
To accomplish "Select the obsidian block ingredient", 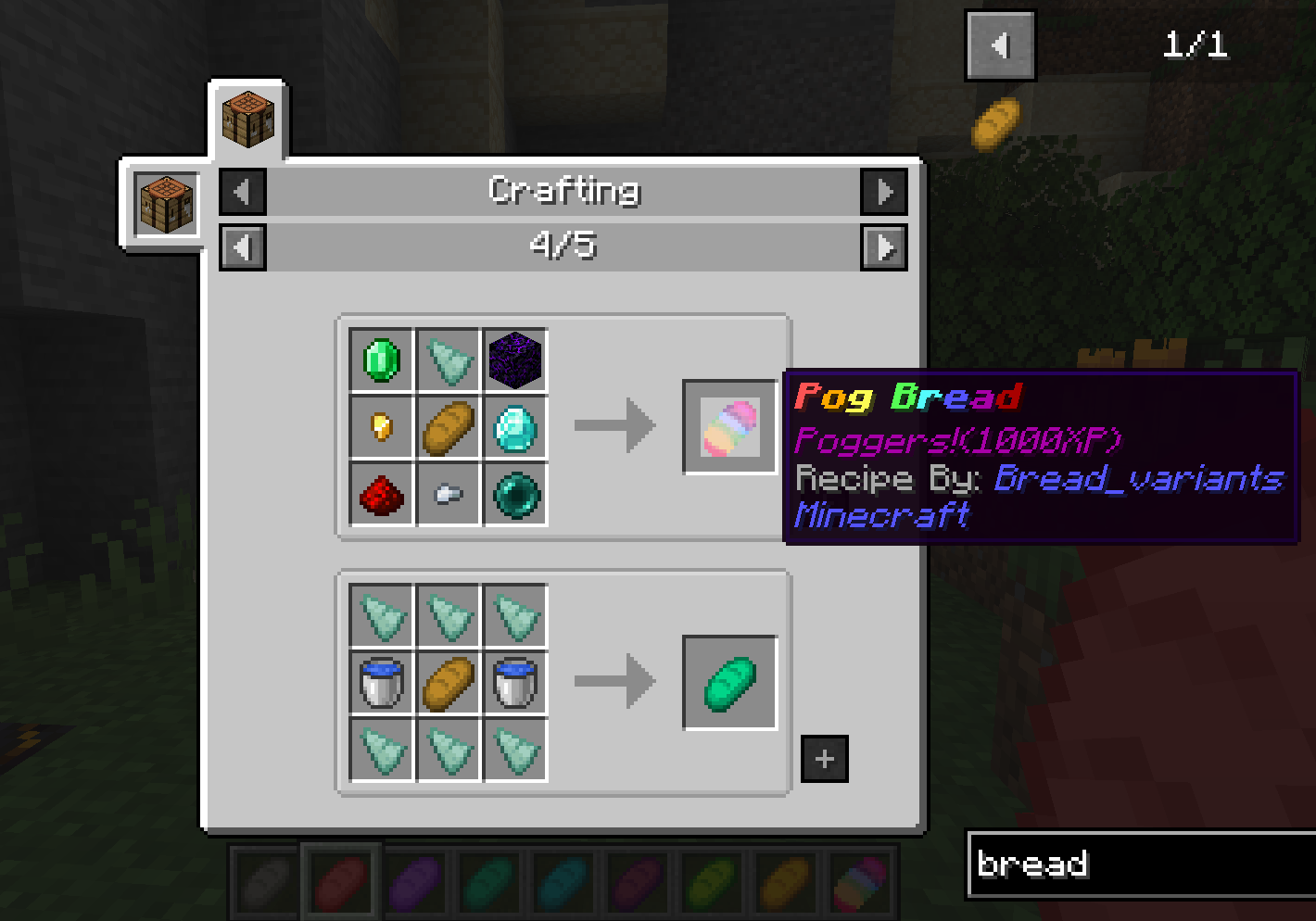I will [515, 360].
